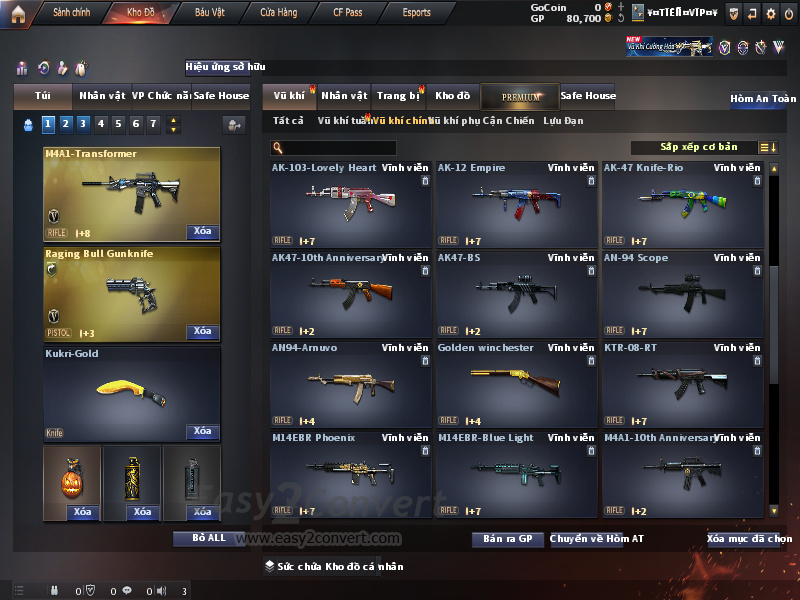Open the PREMIUM tab

[520, 96]
